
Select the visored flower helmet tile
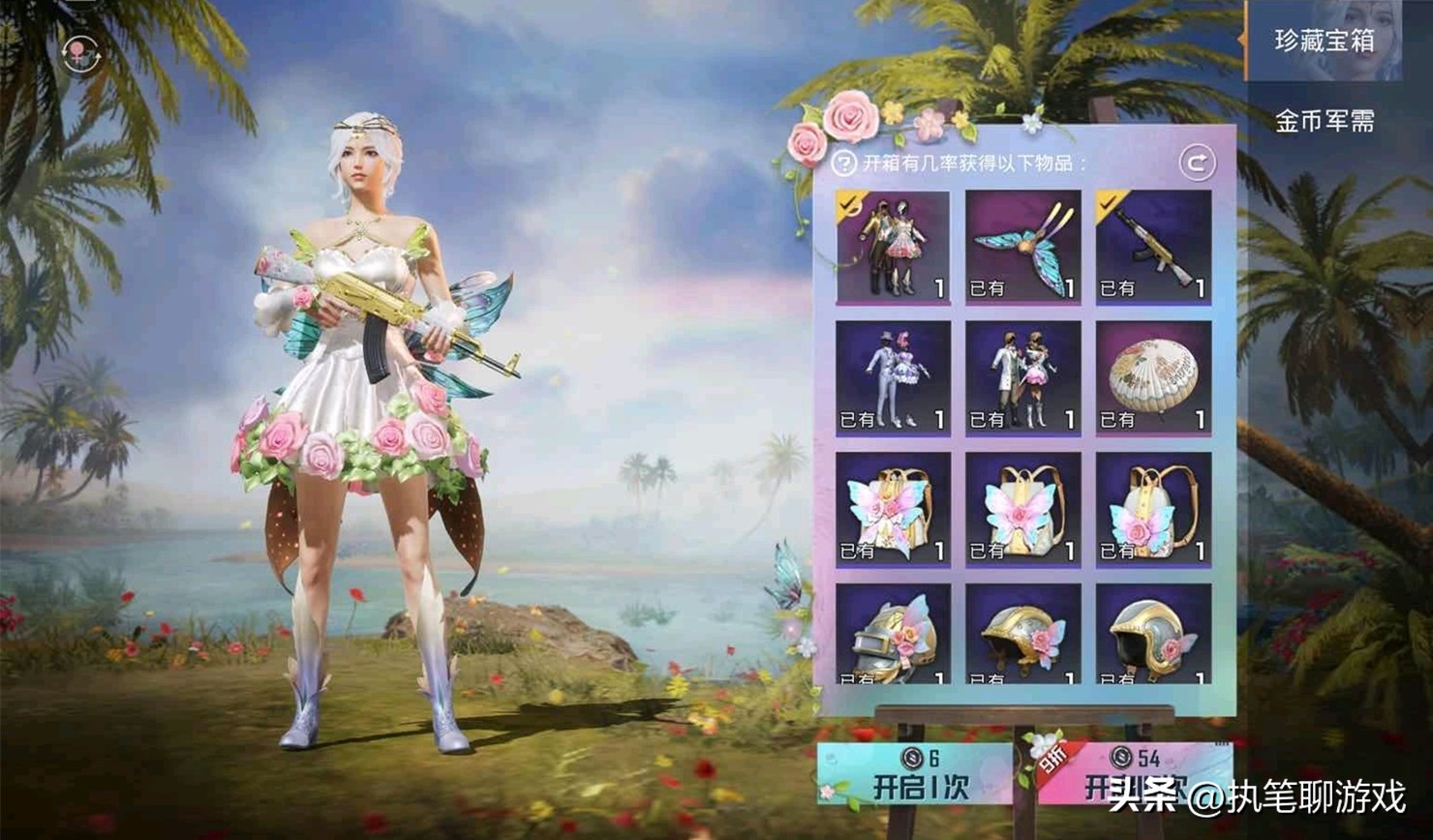(x=893, y=634)
